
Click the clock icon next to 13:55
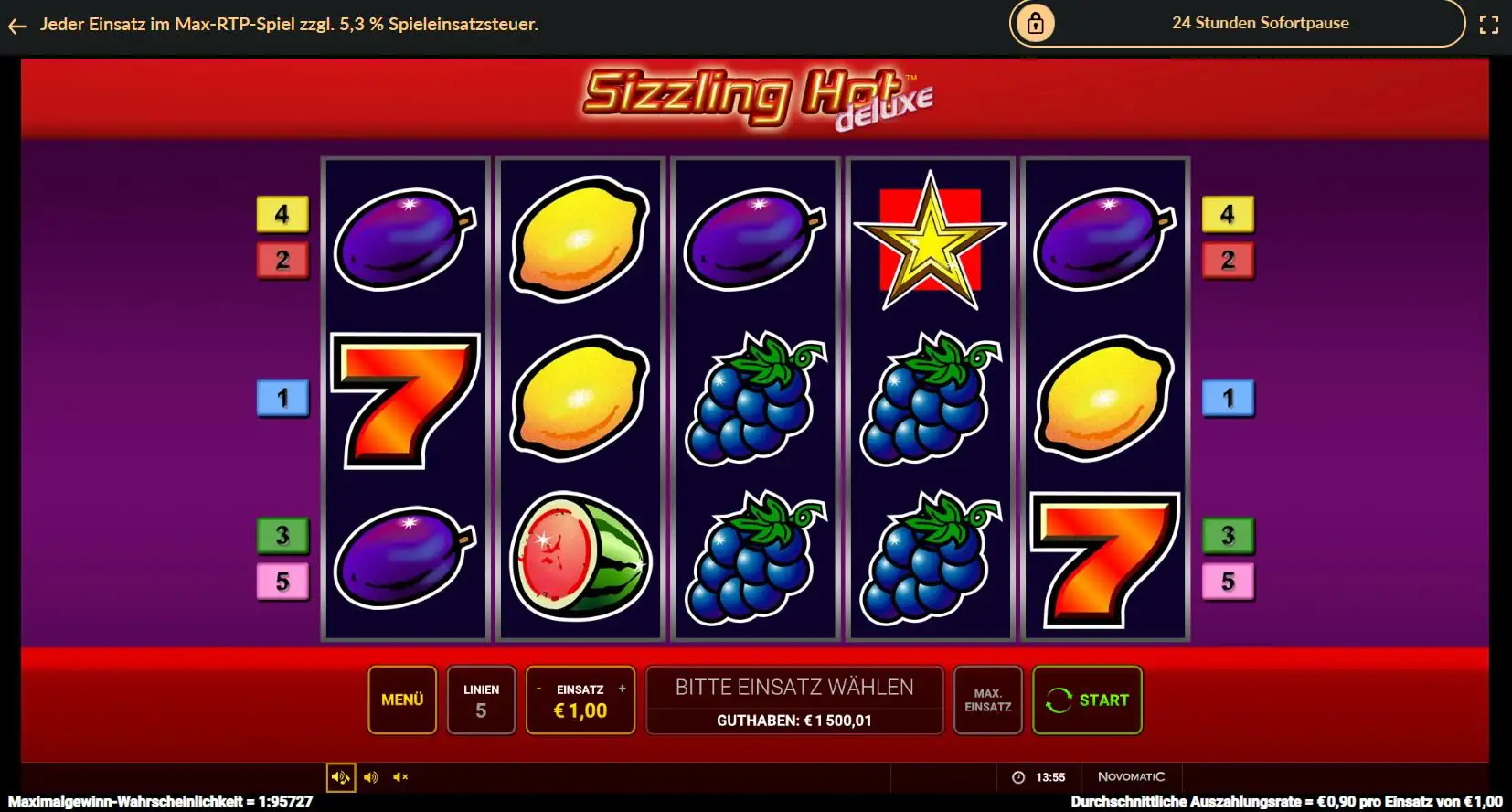pyautogui.click(x=1017, y=776)
